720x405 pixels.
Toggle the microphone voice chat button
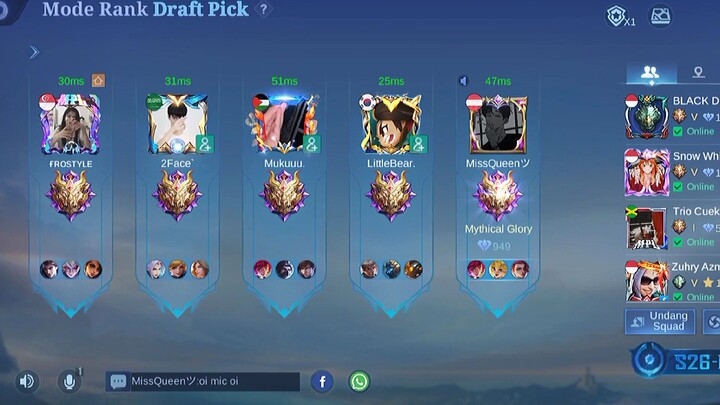69,381
